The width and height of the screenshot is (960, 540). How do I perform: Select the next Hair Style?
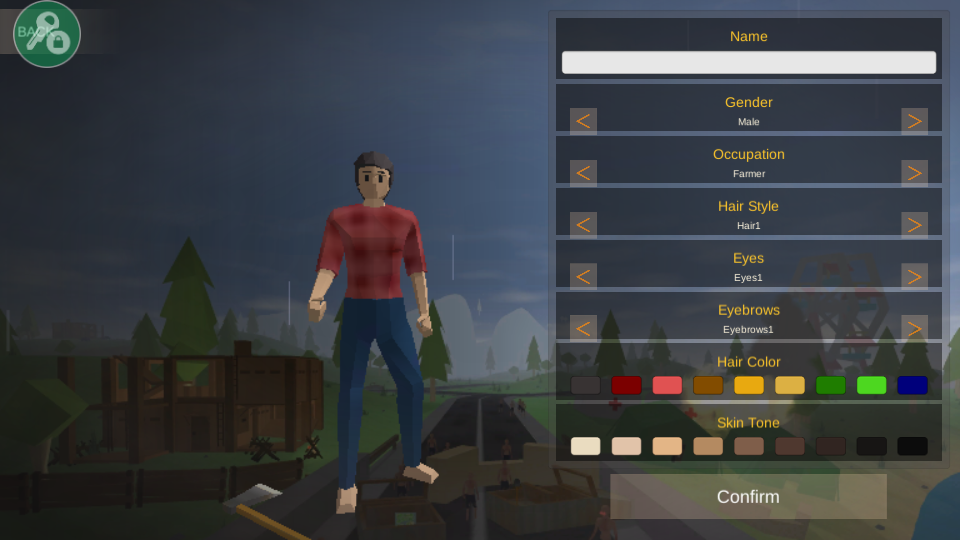[x=914, y=226]
